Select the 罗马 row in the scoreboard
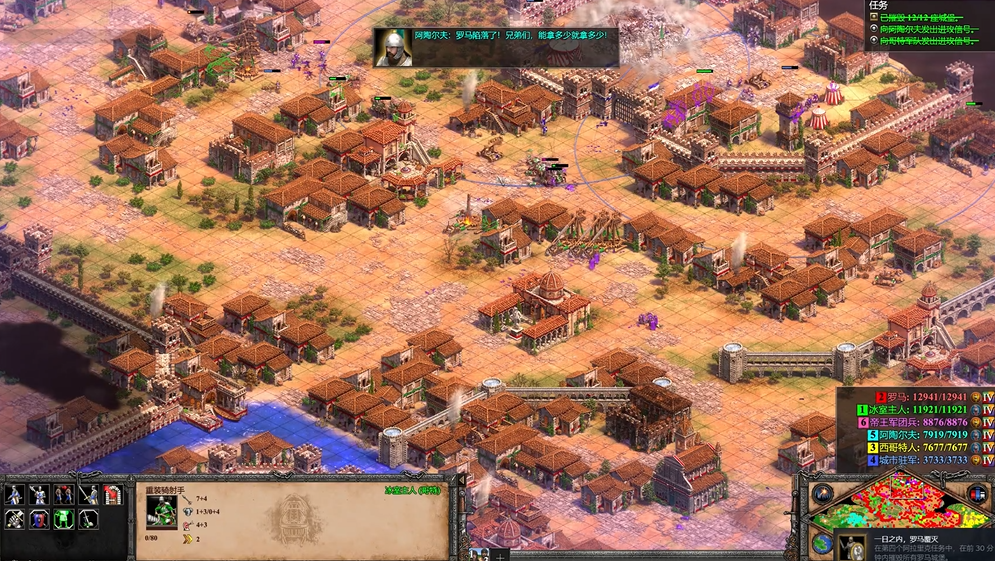The image size is (995, 561). pyautogui.click(x=915, y=397)
